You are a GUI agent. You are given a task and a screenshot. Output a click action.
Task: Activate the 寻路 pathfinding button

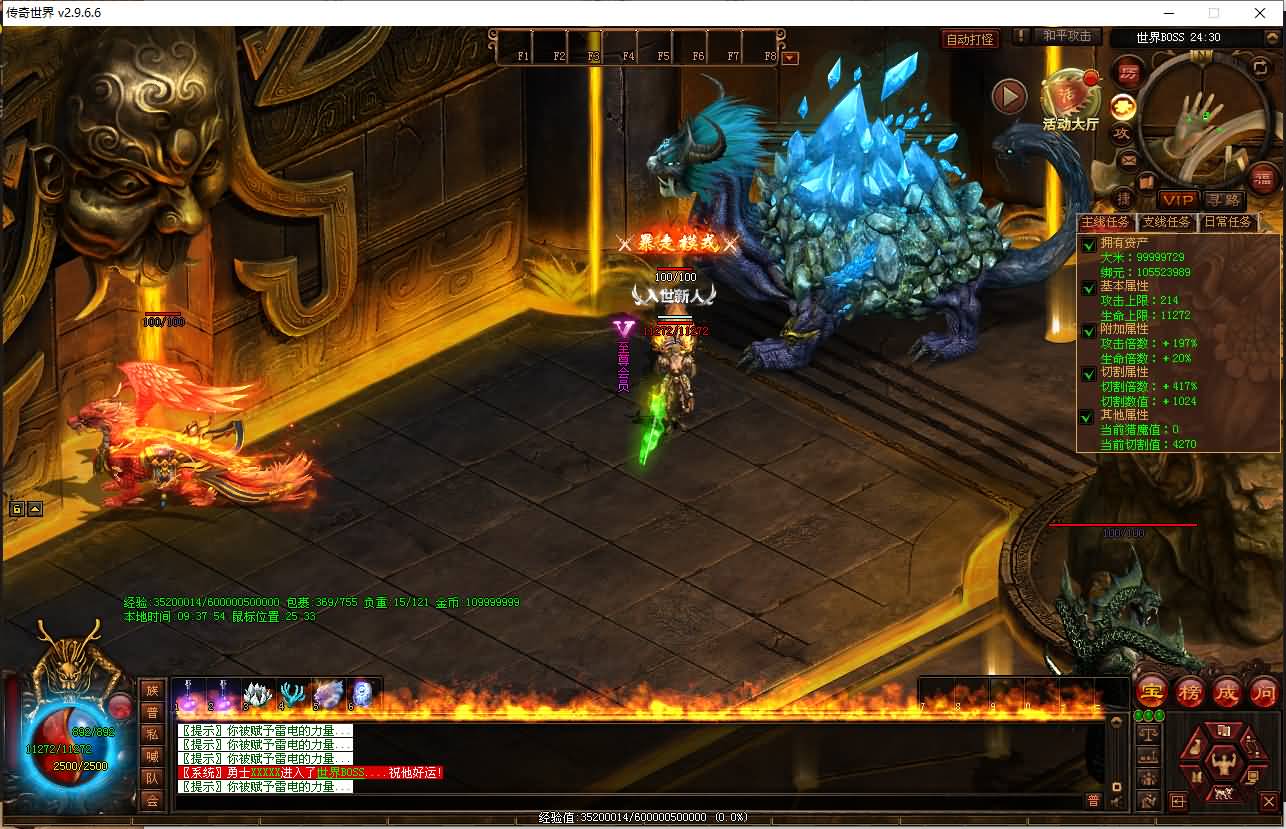pyautogui.click(x=1222, y=200)
